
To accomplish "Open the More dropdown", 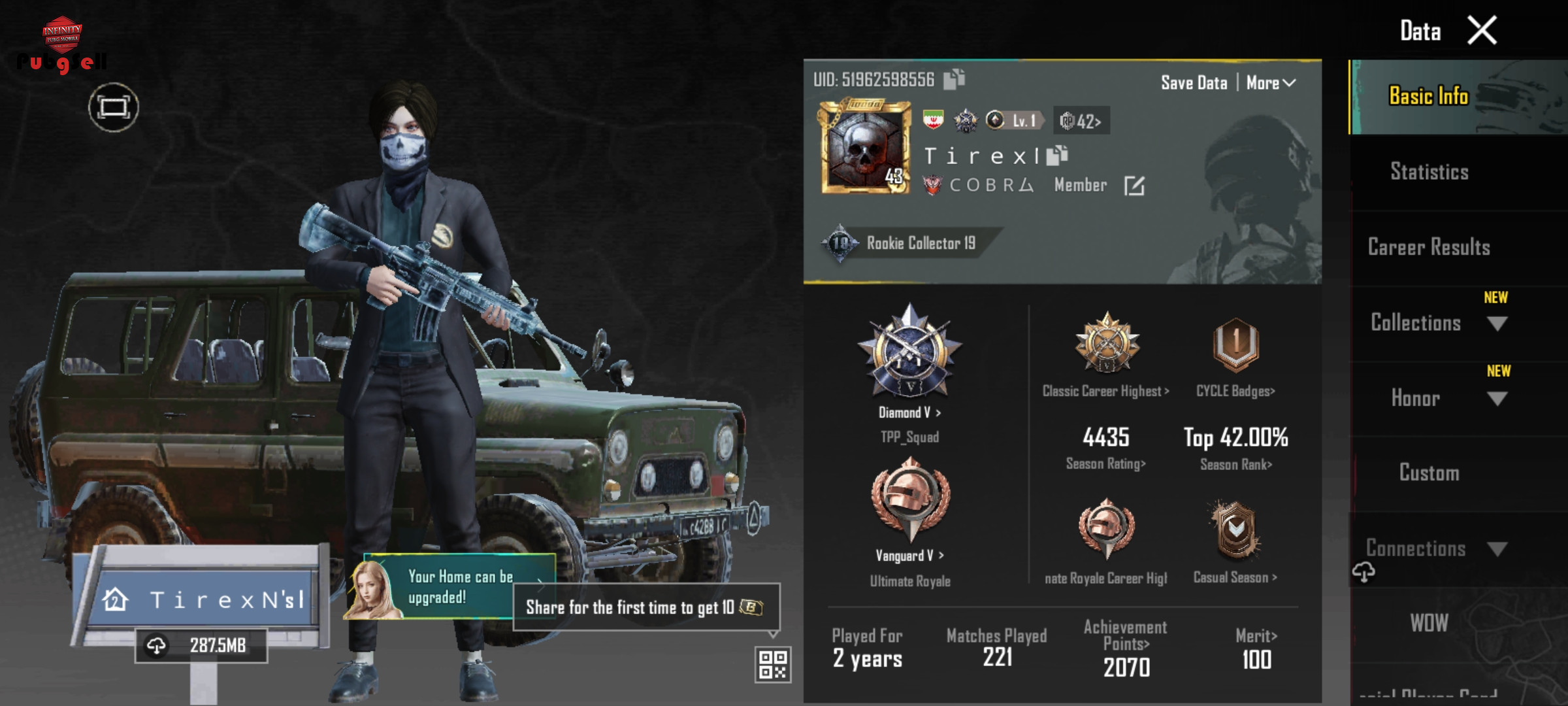I will coord(1270,83).
